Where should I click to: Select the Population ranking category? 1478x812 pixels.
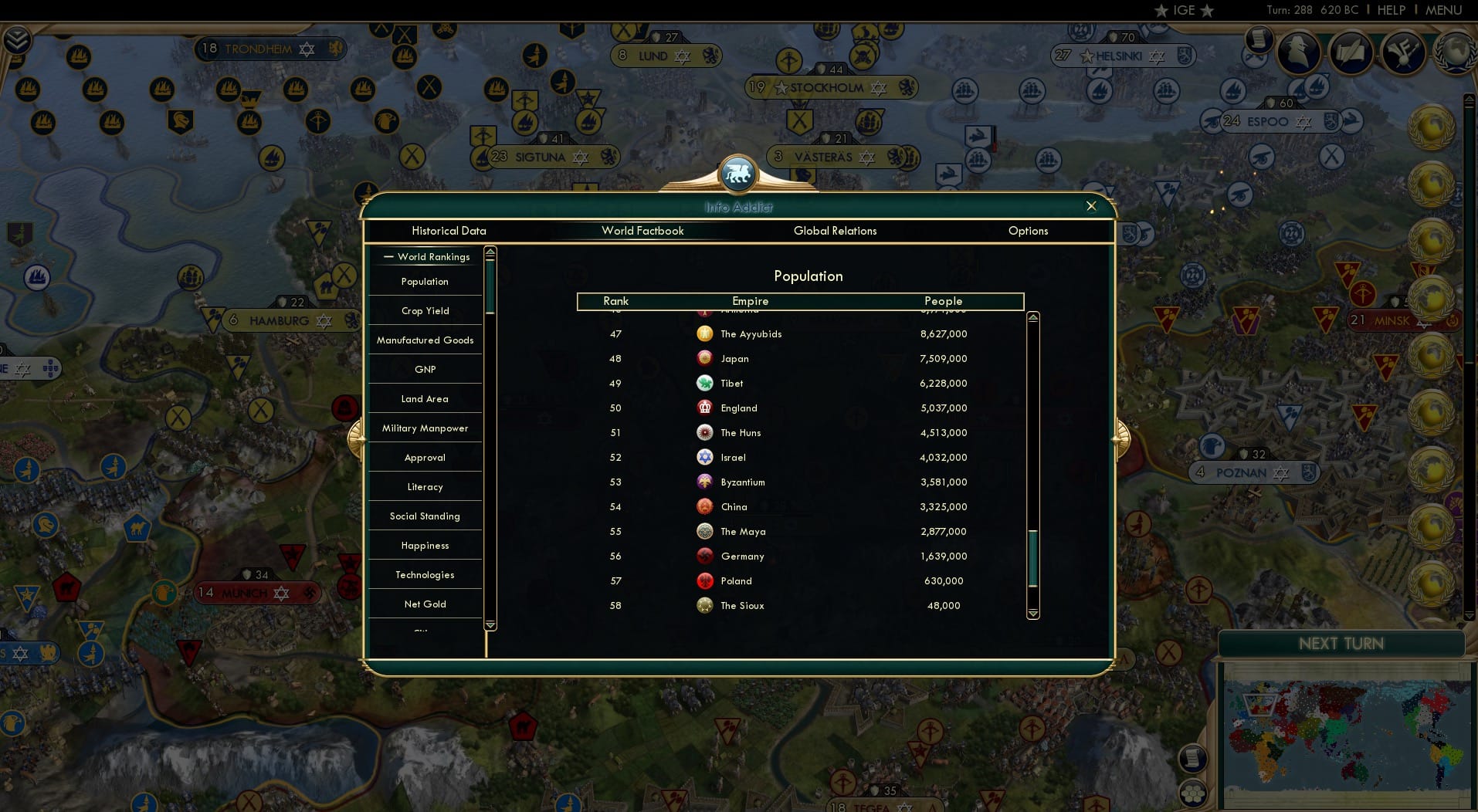point(424,281)
